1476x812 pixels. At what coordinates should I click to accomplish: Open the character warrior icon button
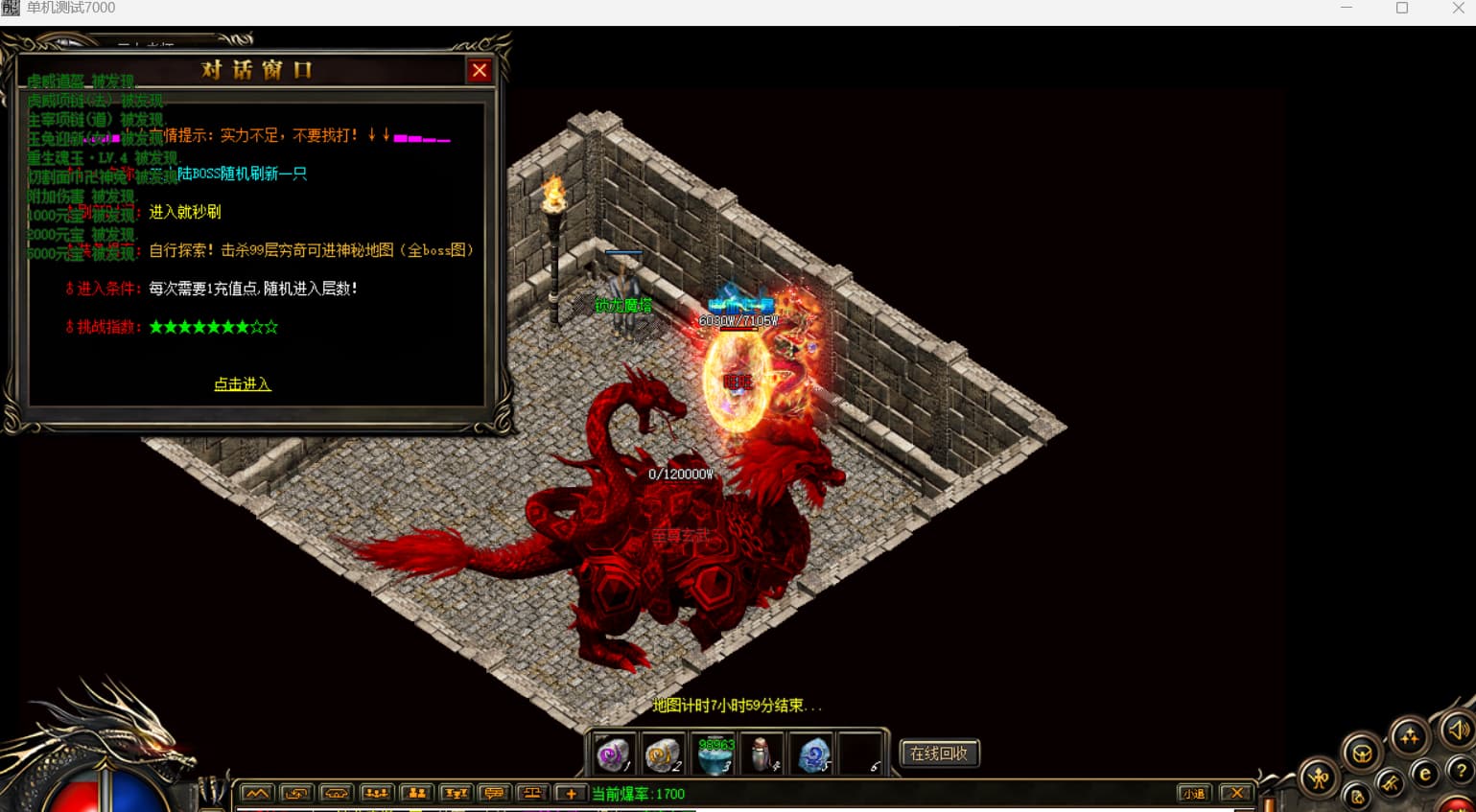pos(1320,778)
